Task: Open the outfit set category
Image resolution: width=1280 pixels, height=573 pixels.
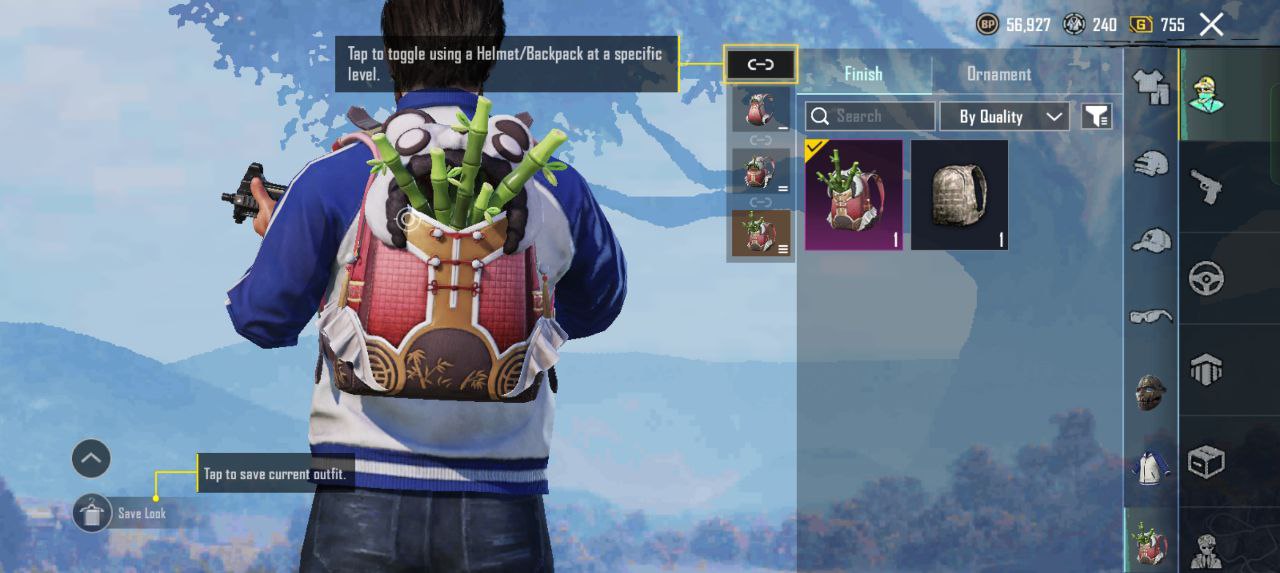Action: pyautogui.click(x=1151, y=88)
